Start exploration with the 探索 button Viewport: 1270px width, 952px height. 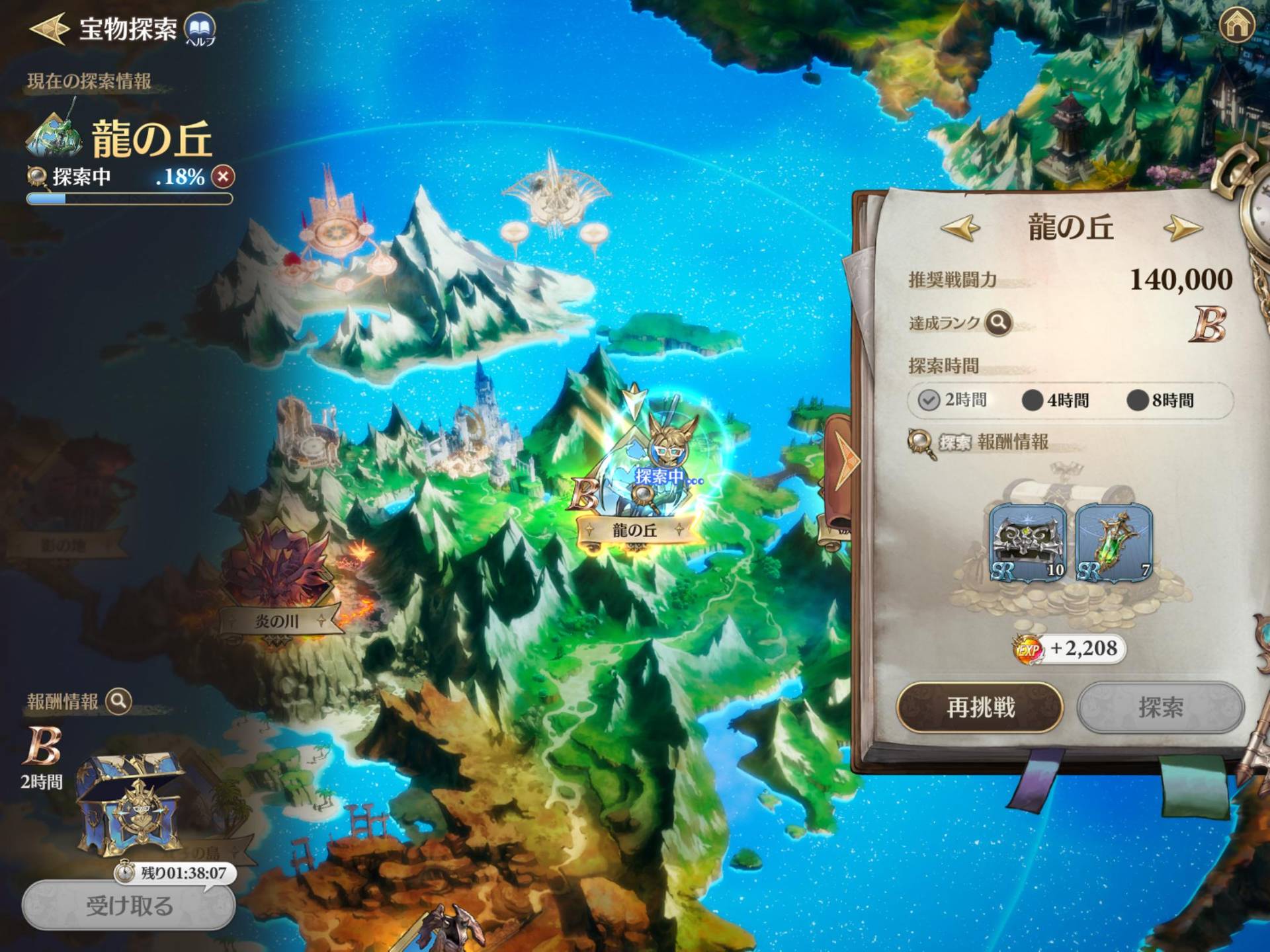point(1160,707)
